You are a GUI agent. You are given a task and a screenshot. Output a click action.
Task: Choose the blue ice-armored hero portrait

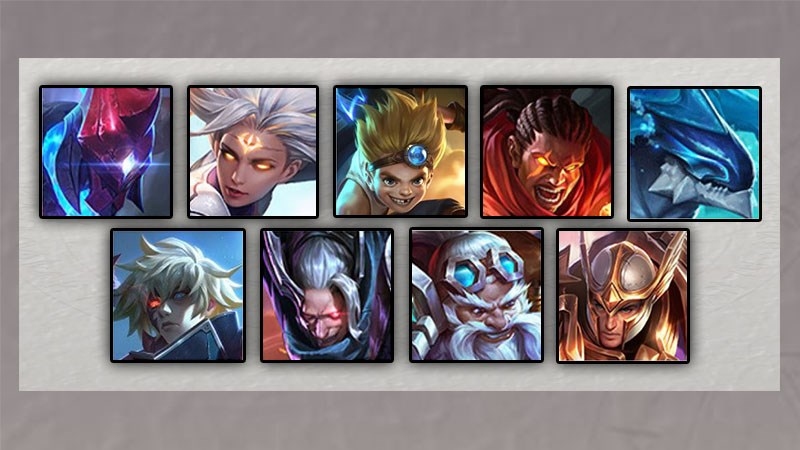click(x=694, y=152)
